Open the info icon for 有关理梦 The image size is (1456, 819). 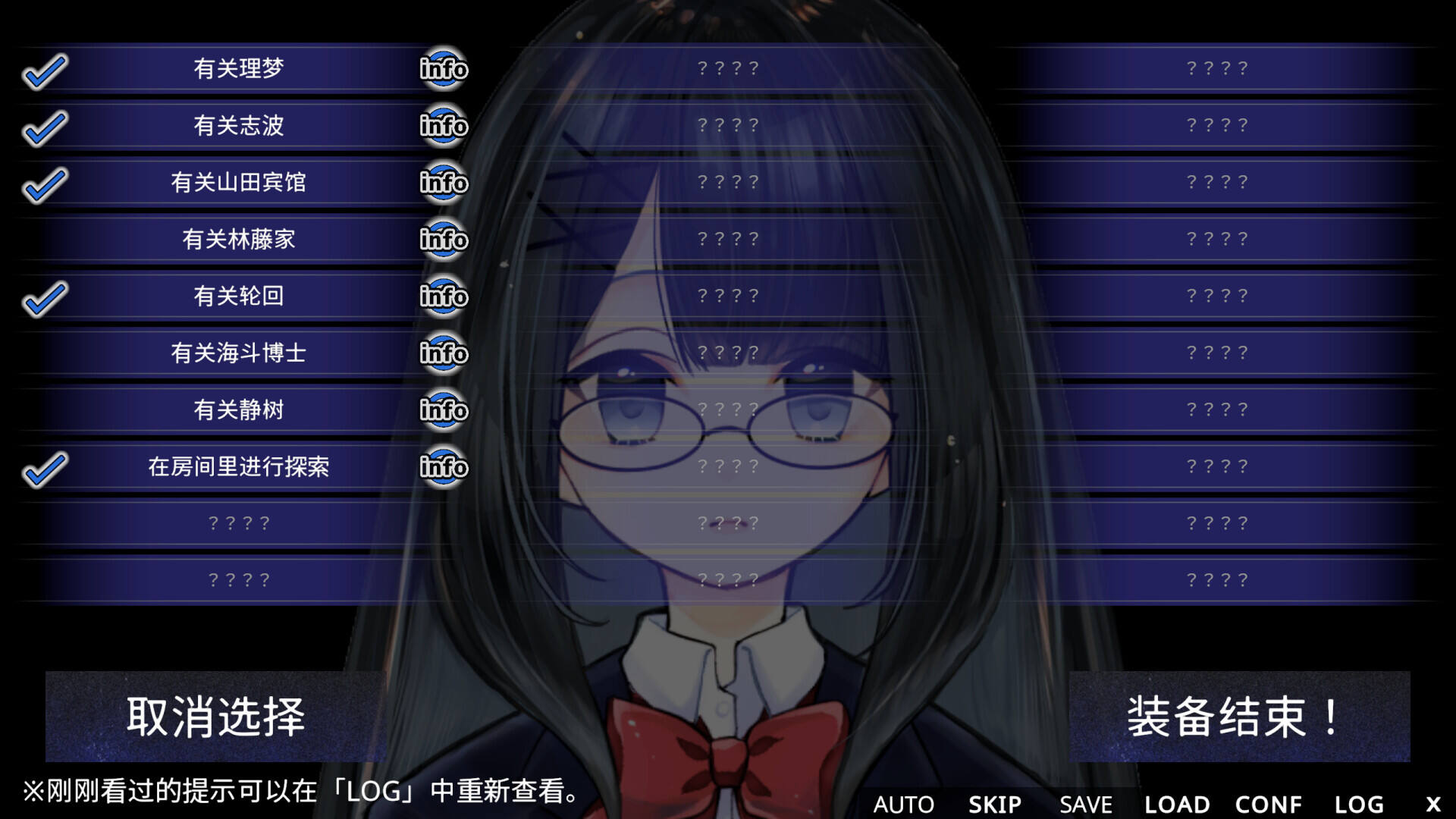coord(443,69)
